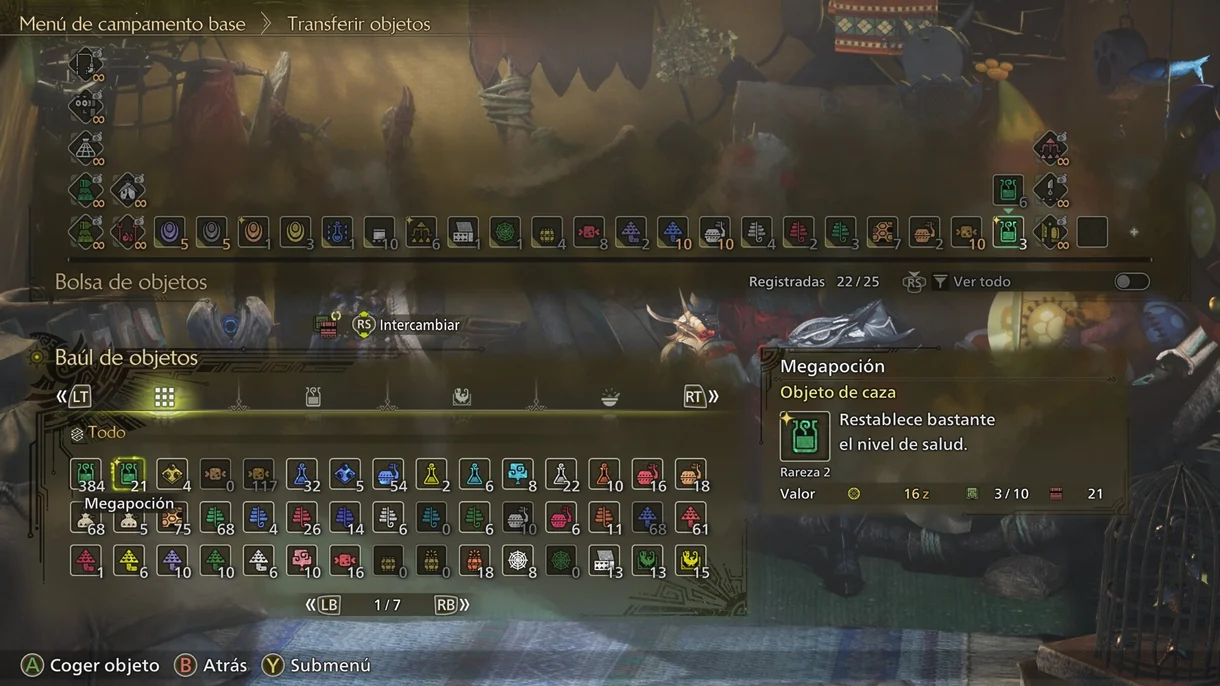
Task: Select the green potion in the item pouch
Action: click(1007, 232)
